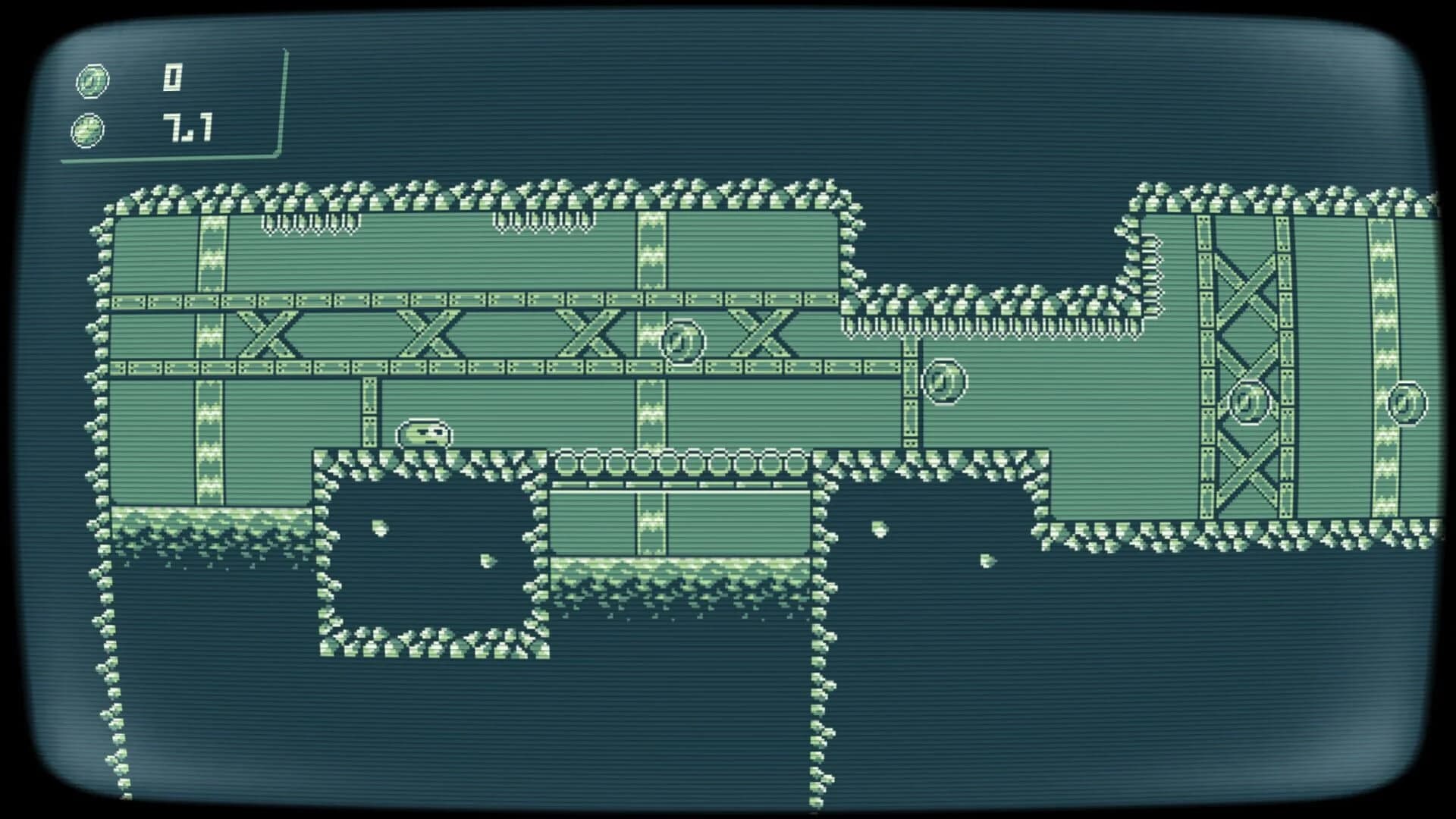Click the X brace near the center coin
1456x819 pixels.
click(x=762, y=334)
